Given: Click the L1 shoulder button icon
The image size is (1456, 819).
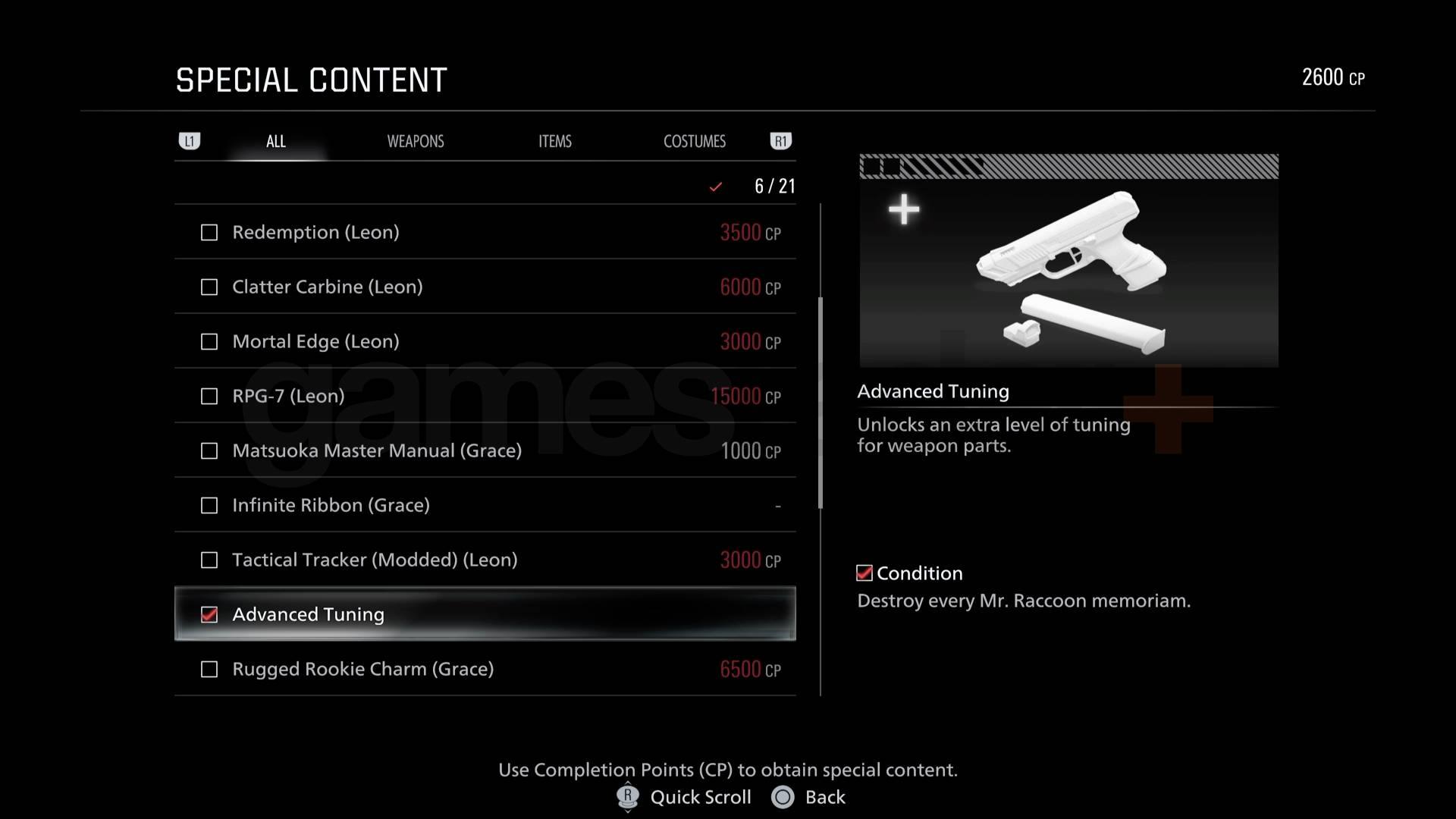Looking at the screenshot, I should click(x=190, y=141).
